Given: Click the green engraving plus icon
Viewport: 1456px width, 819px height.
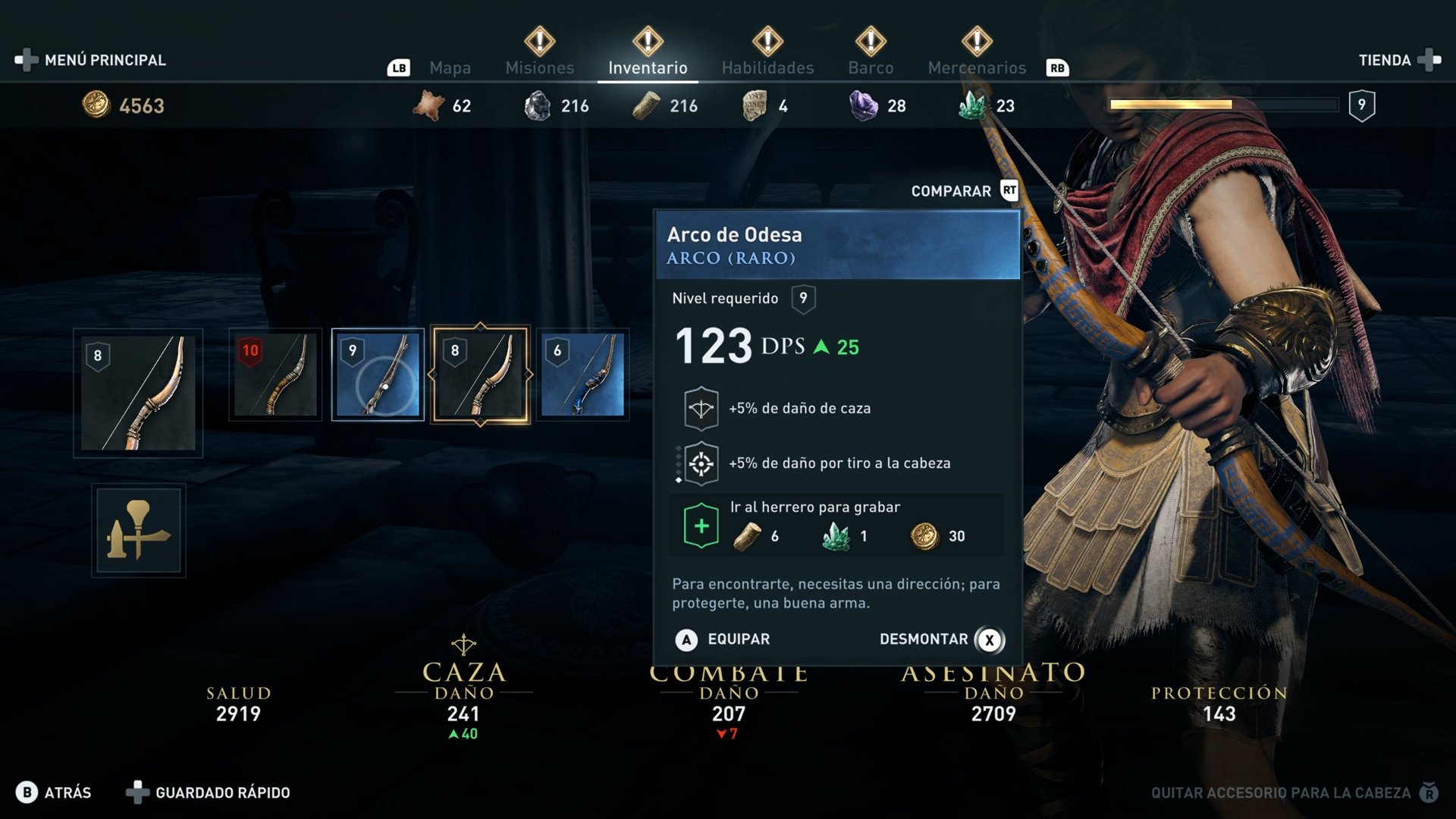Looking at the screenshot, I should (x=702, y=524).
